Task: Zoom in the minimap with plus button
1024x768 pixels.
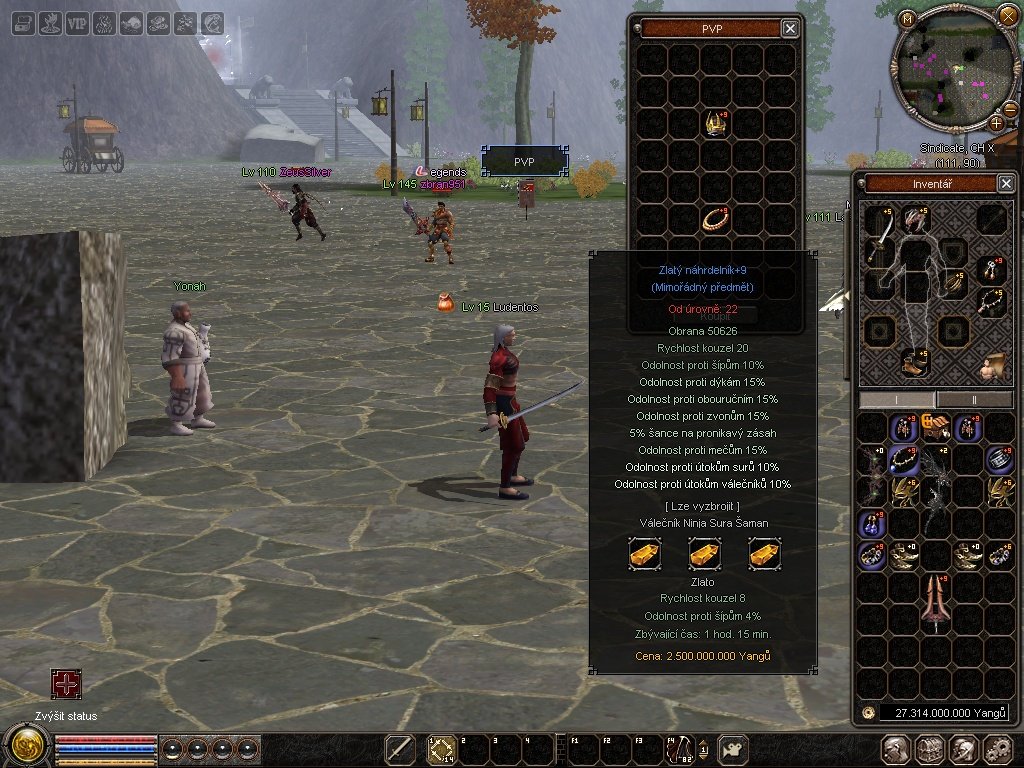Action: pos(996,123)
